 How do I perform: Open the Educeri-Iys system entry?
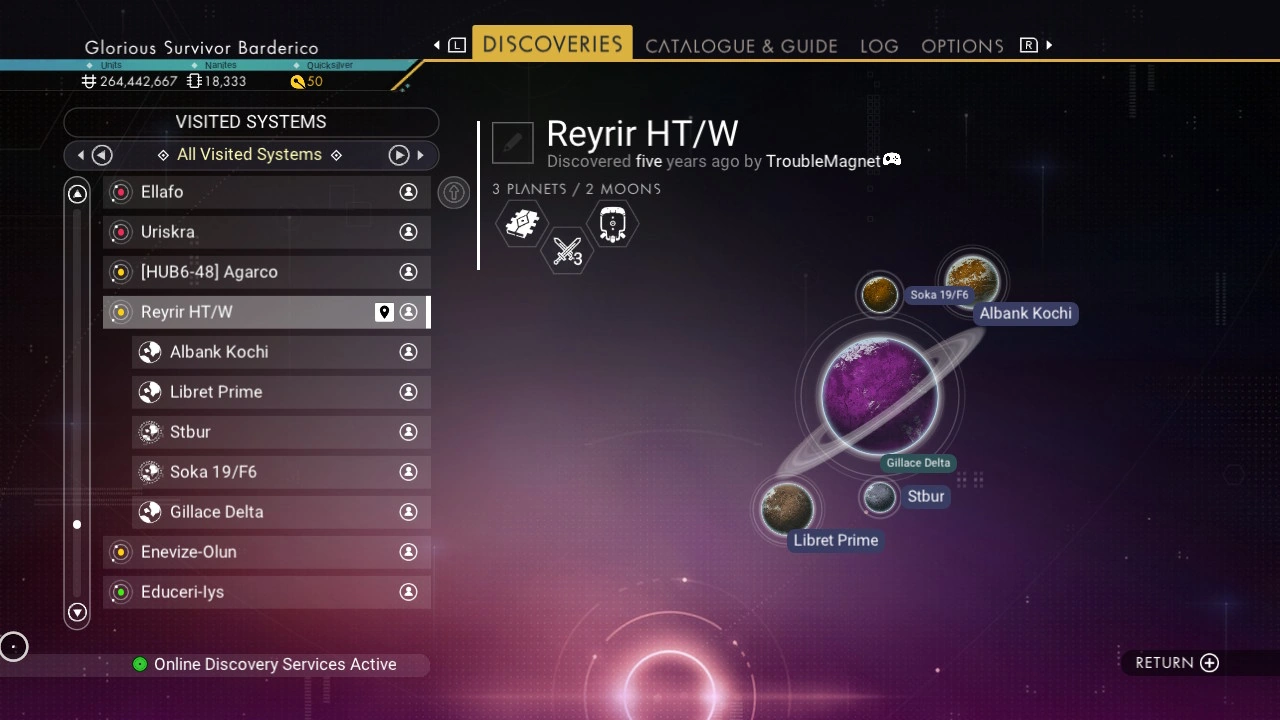[x=266, y=592]
